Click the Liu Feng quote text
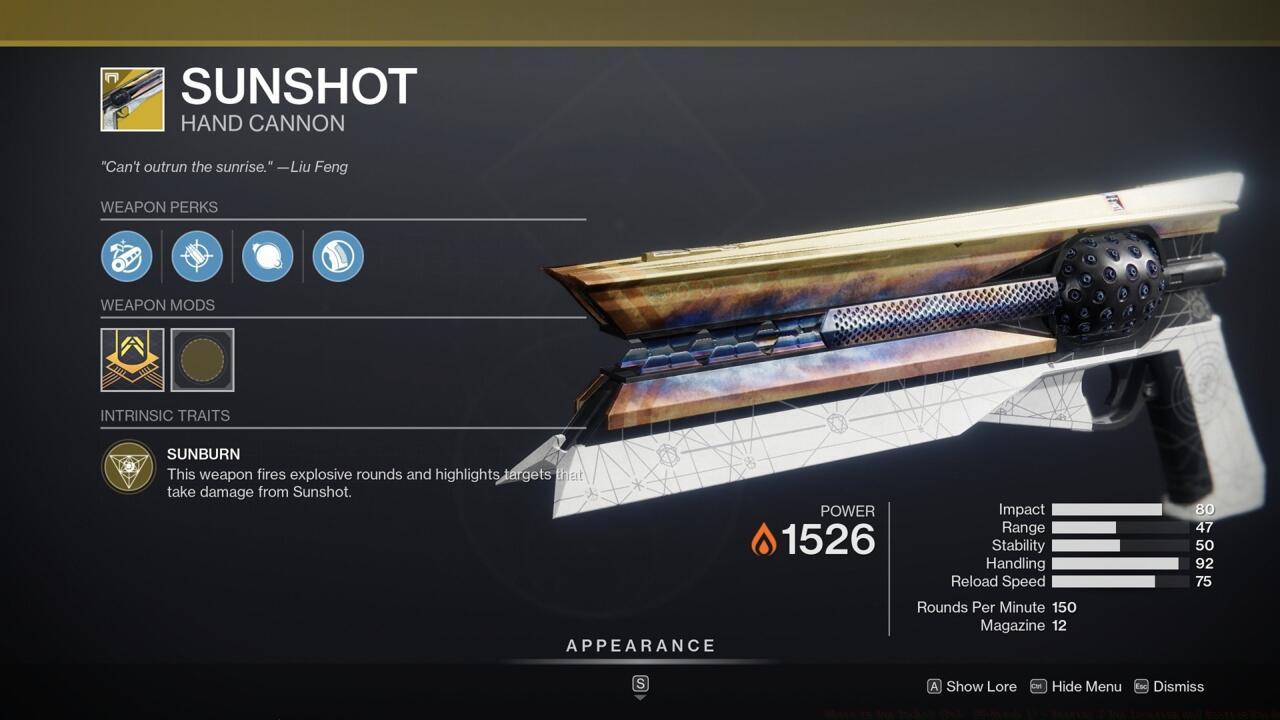The height and width of the screenshot is (720, 1280). (x=222, y=167)
